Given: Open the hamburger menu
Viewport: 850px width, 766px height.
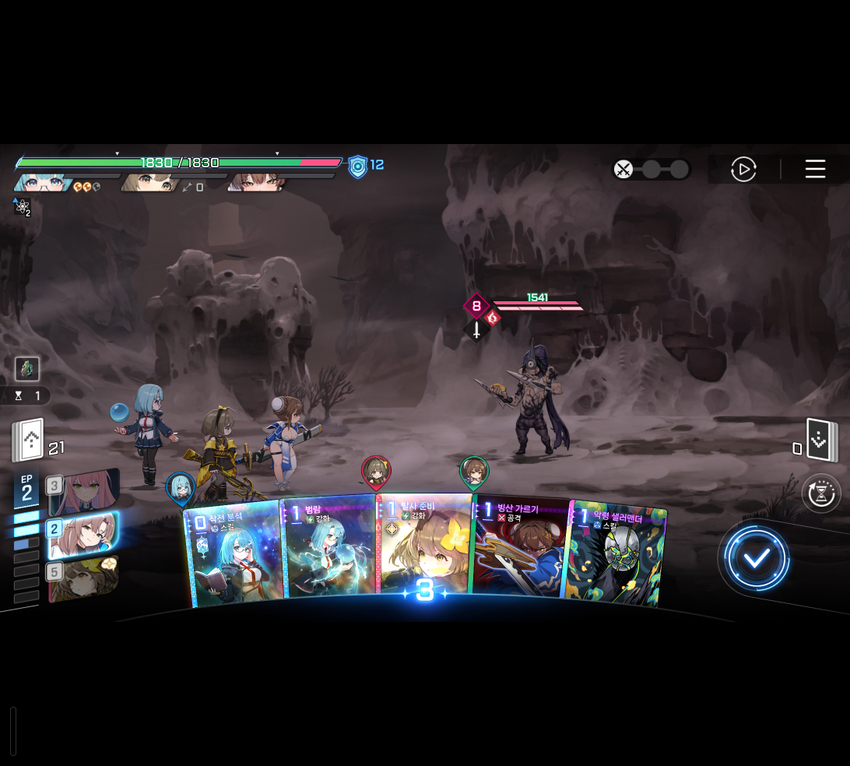Looking at the screenshot, I should 815,169.
